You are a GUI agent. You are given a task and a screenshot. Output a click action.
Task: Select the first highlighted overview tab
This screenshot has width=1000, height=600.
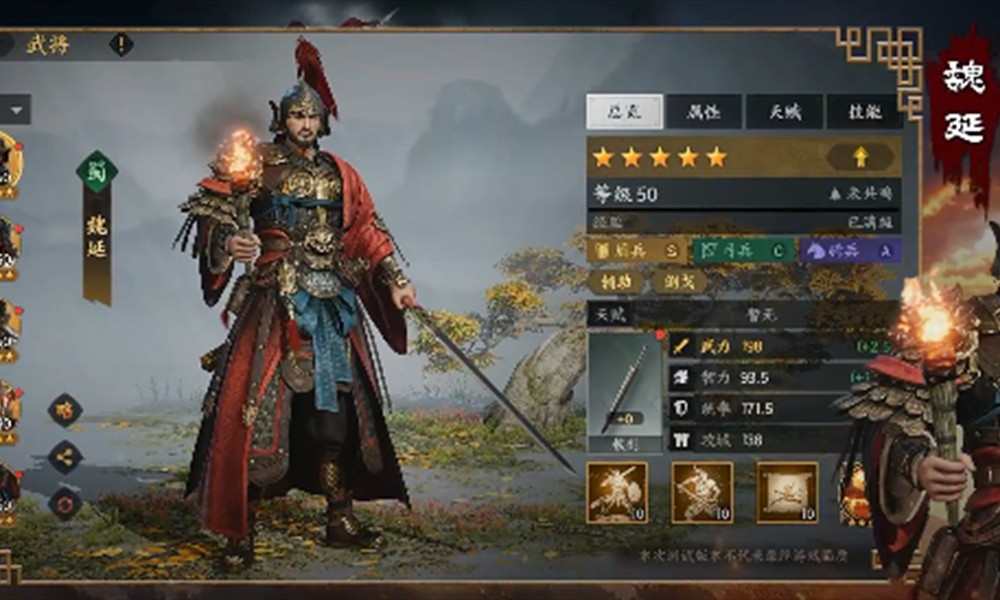[x=624, y=112]
